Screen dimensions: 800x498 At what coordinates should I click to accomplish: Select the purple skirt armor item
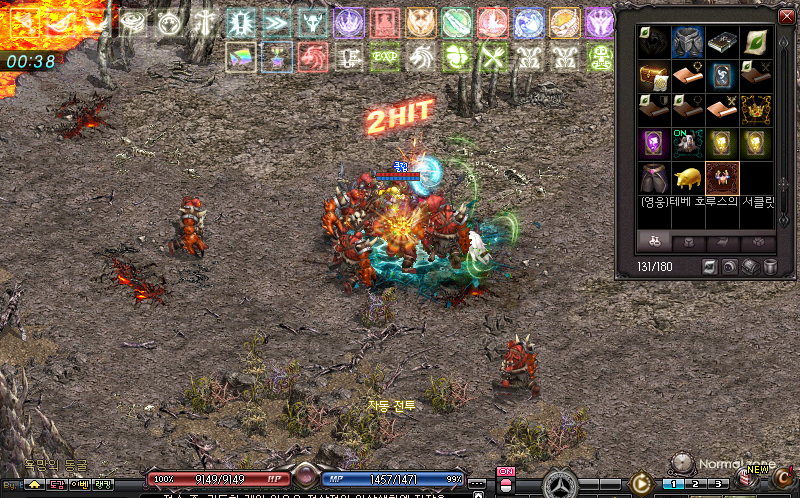click(654, 178)
